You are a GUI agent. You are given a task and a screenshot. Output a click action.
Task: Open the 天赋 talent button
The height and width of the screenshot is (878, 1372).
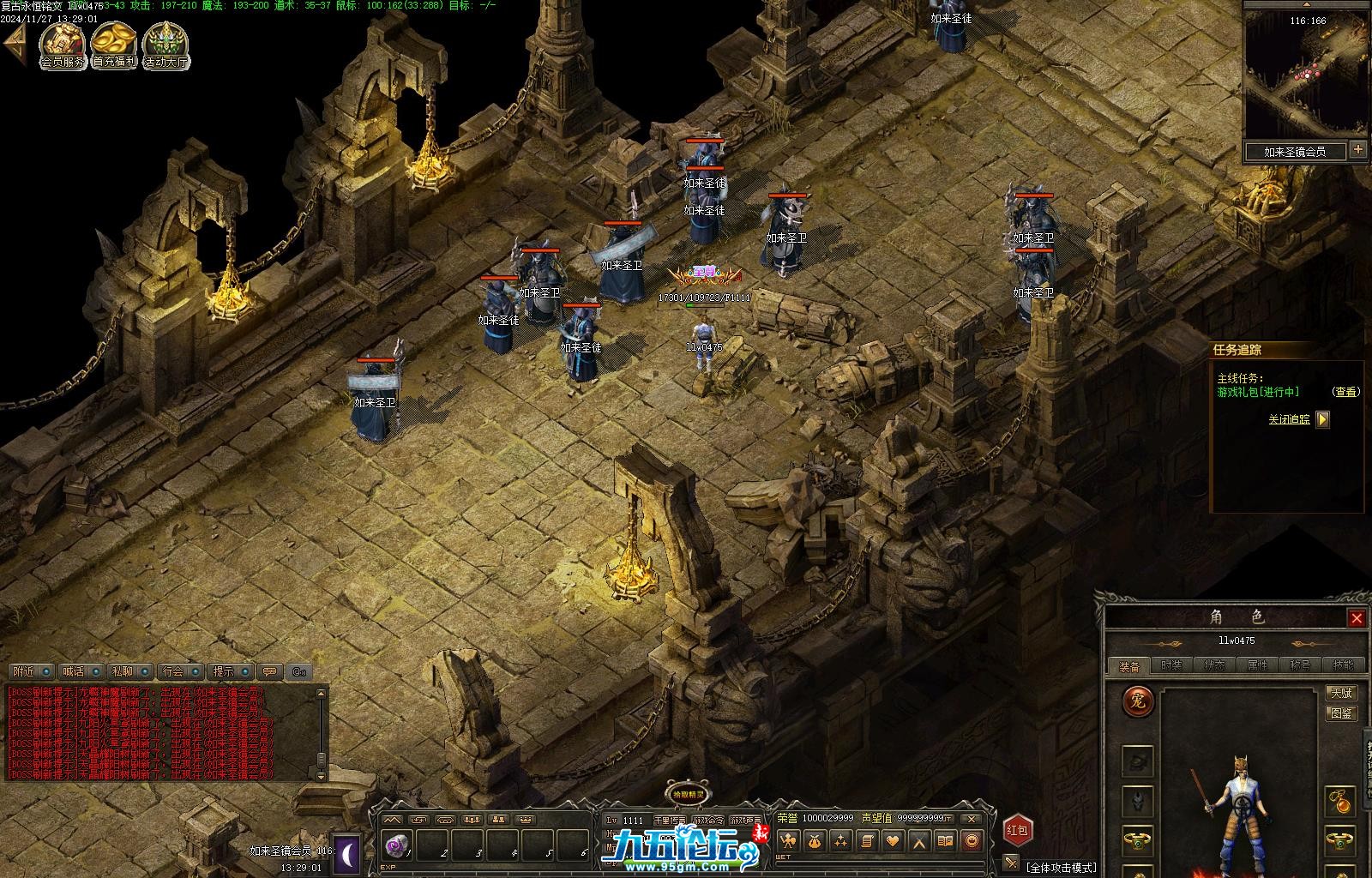pos(1341,693)
